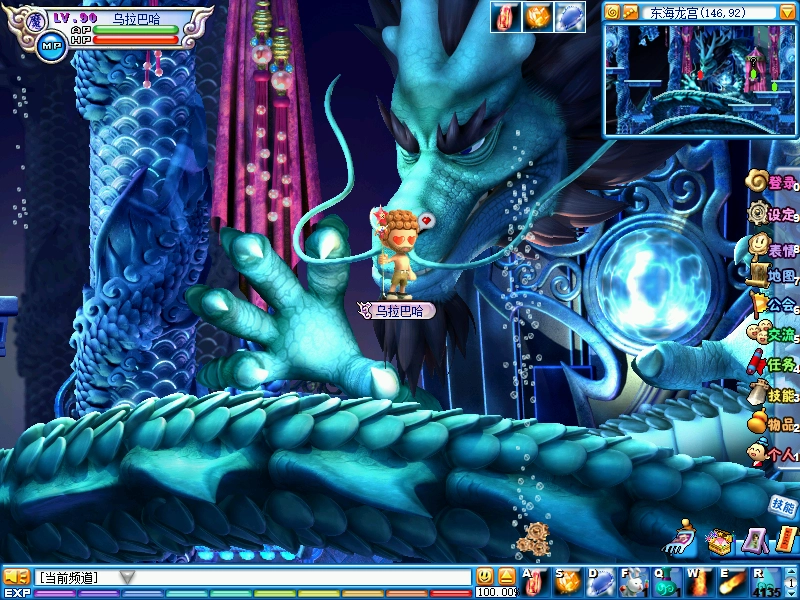Open the chat channel dropdown arrow

click(x=127, y=577)
